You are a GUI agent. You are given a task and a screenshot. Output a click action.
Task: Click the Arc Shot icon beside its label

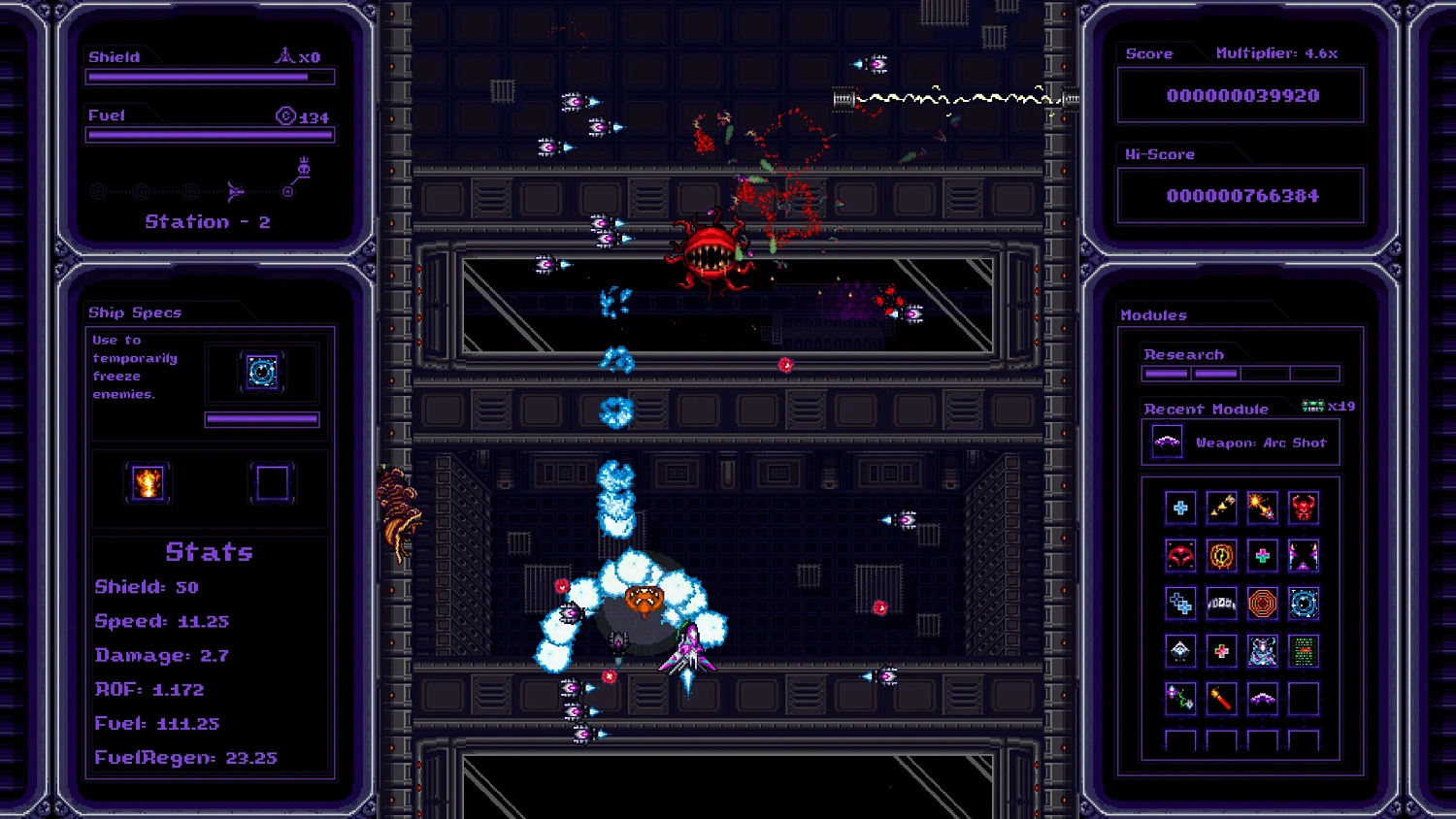pos(1167,442)
